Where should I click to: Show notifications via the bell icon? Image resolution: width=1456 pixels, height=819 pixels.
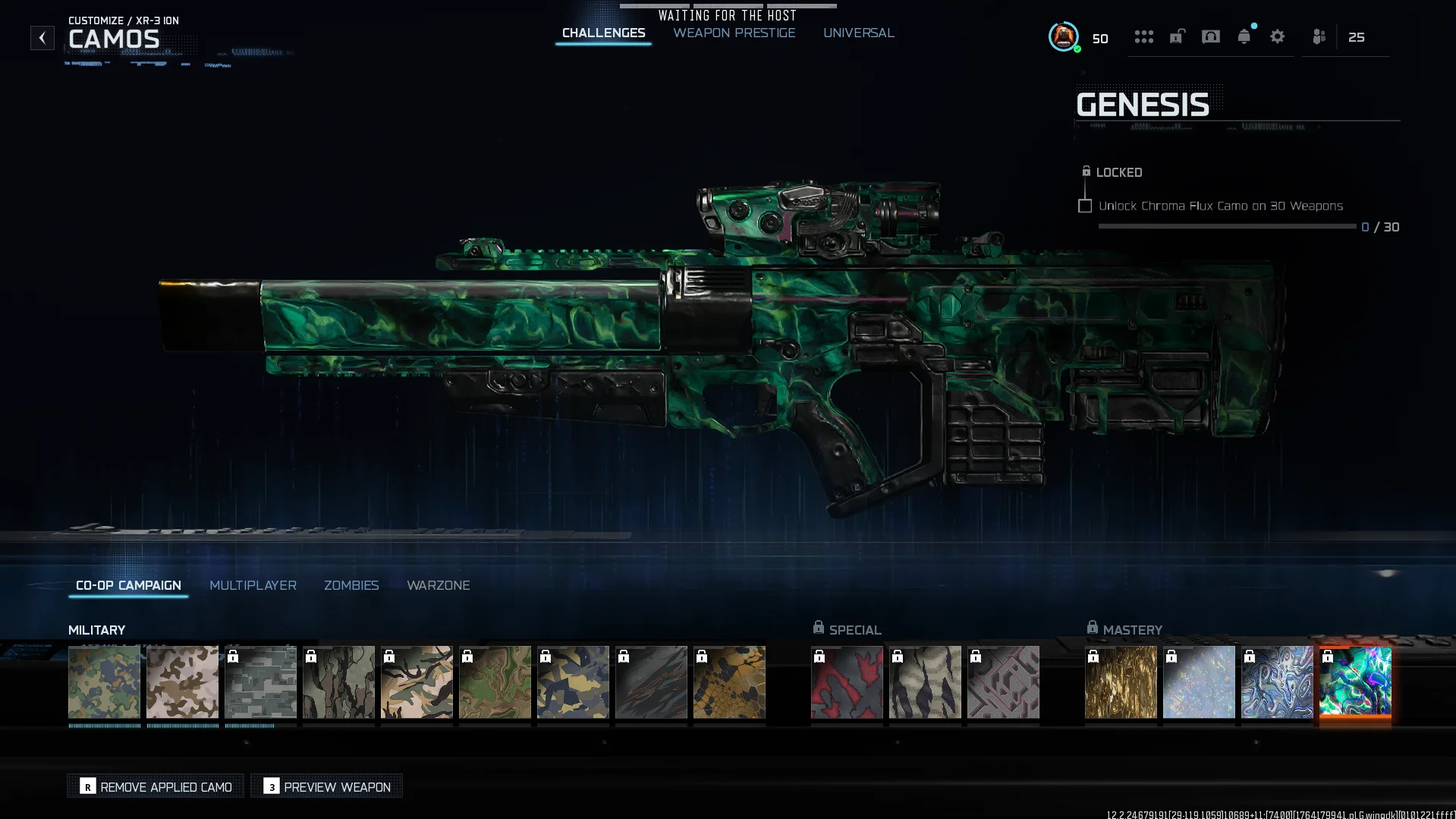tap(1244, 36)
